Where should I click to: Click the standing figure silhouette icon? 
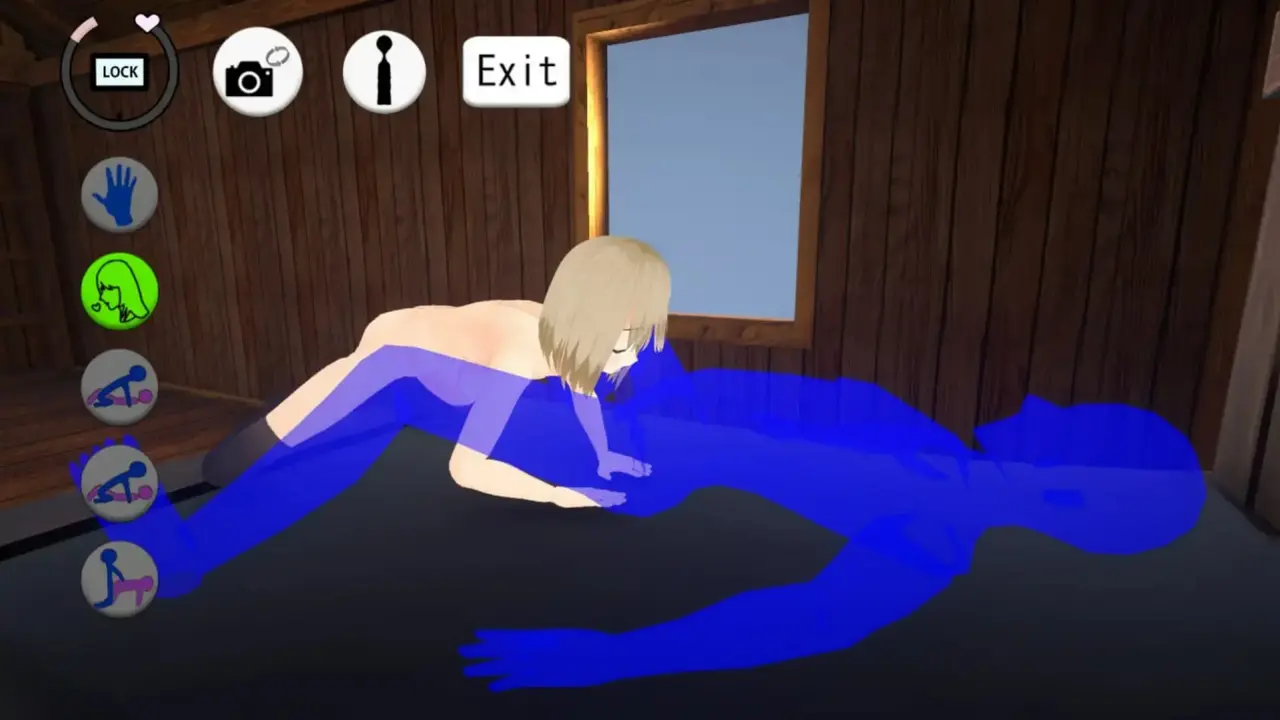coord(384,70)
